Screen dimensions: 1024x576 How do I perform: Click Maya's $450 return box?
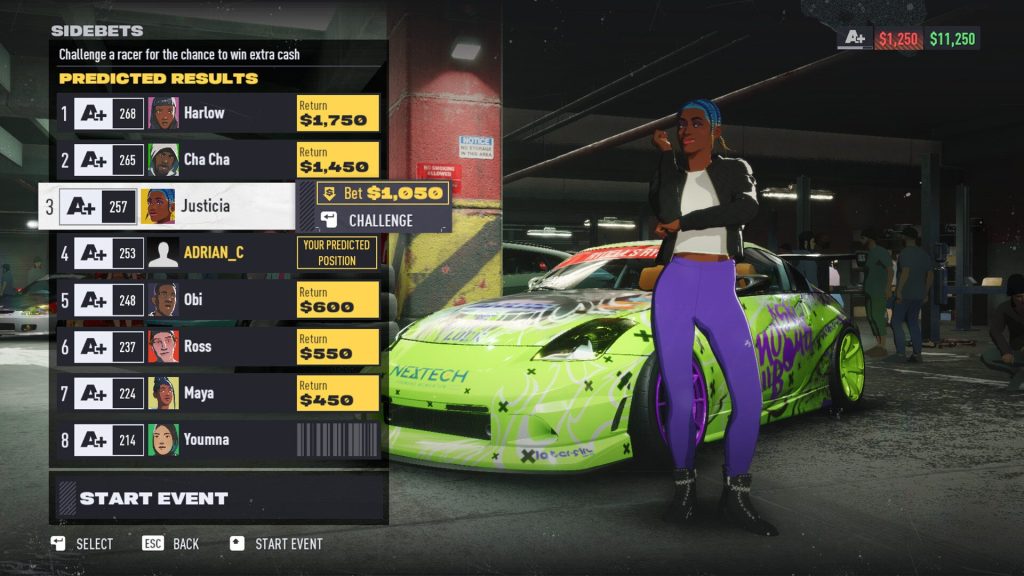tap(338, 393)
